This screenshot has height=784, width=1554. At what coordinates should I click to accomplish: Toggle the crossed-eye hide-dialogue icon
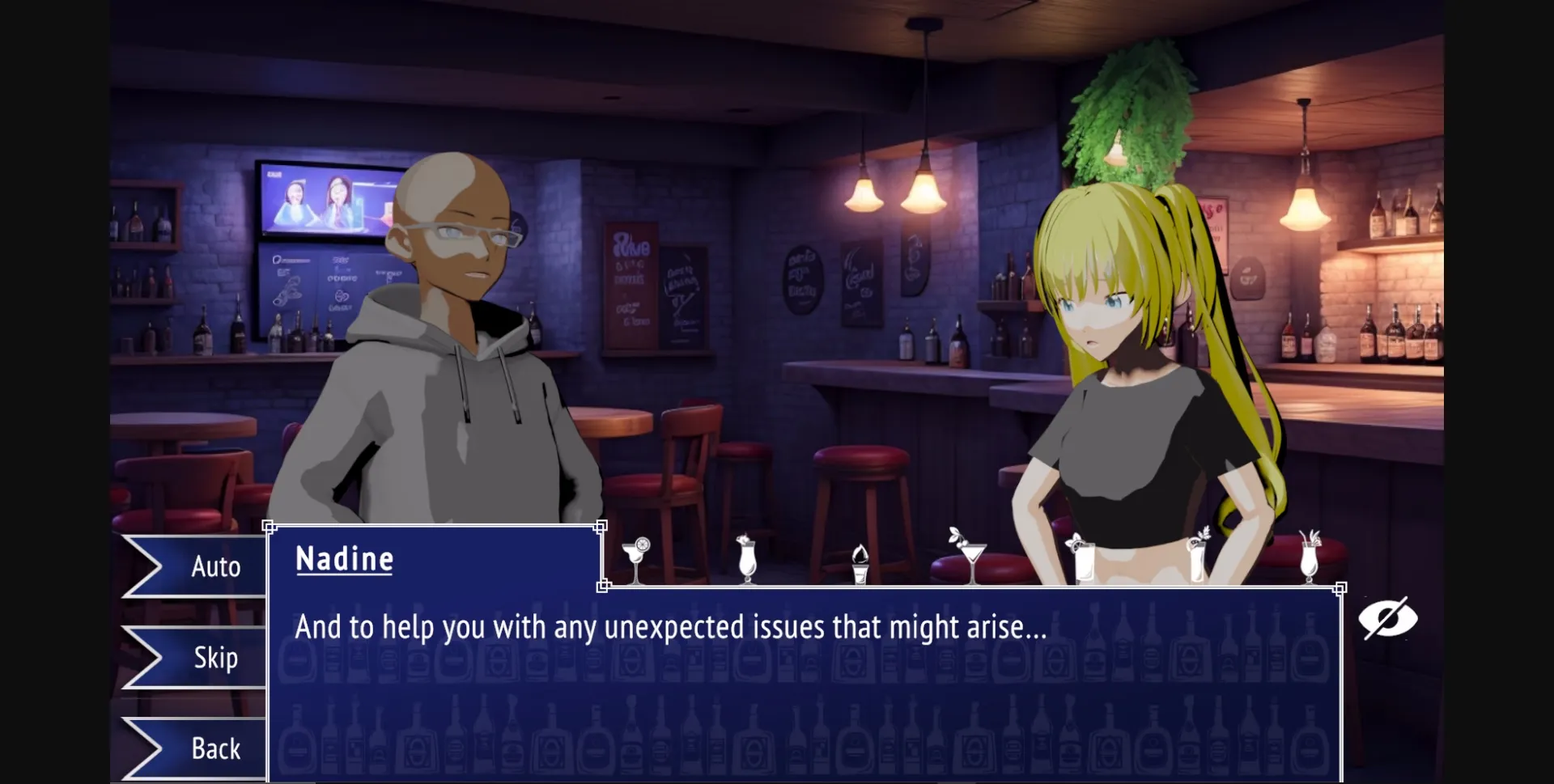(x=1388, y=617)
